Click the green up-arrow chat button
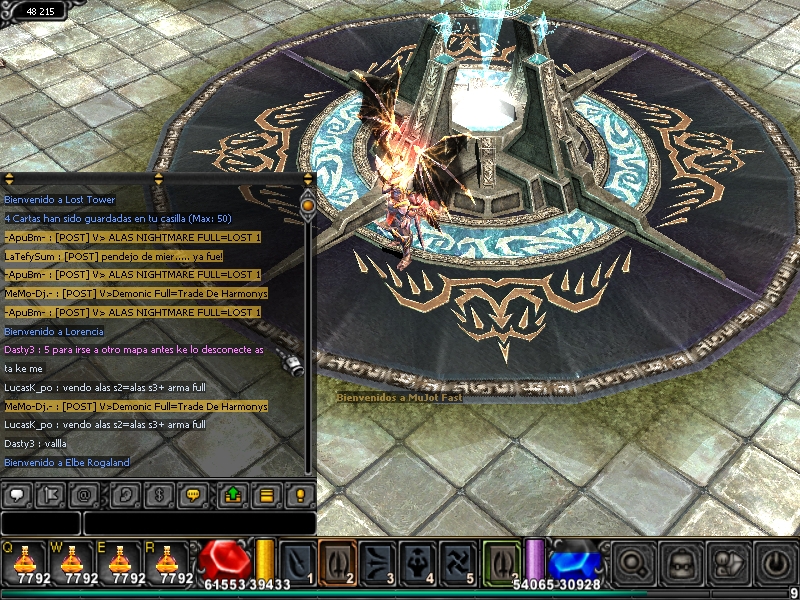This screenshot has height=600, width=800. [232, 494]
